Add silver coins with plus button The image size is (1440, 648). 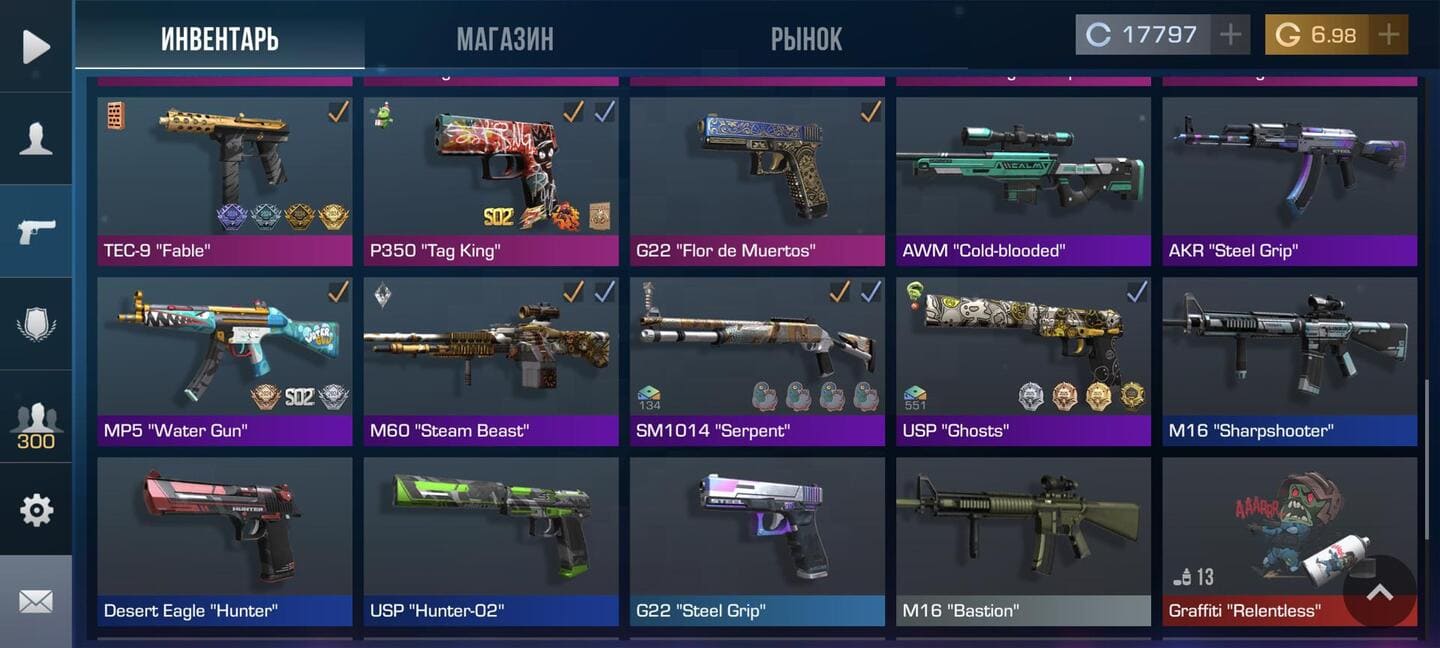(1230, 35)
